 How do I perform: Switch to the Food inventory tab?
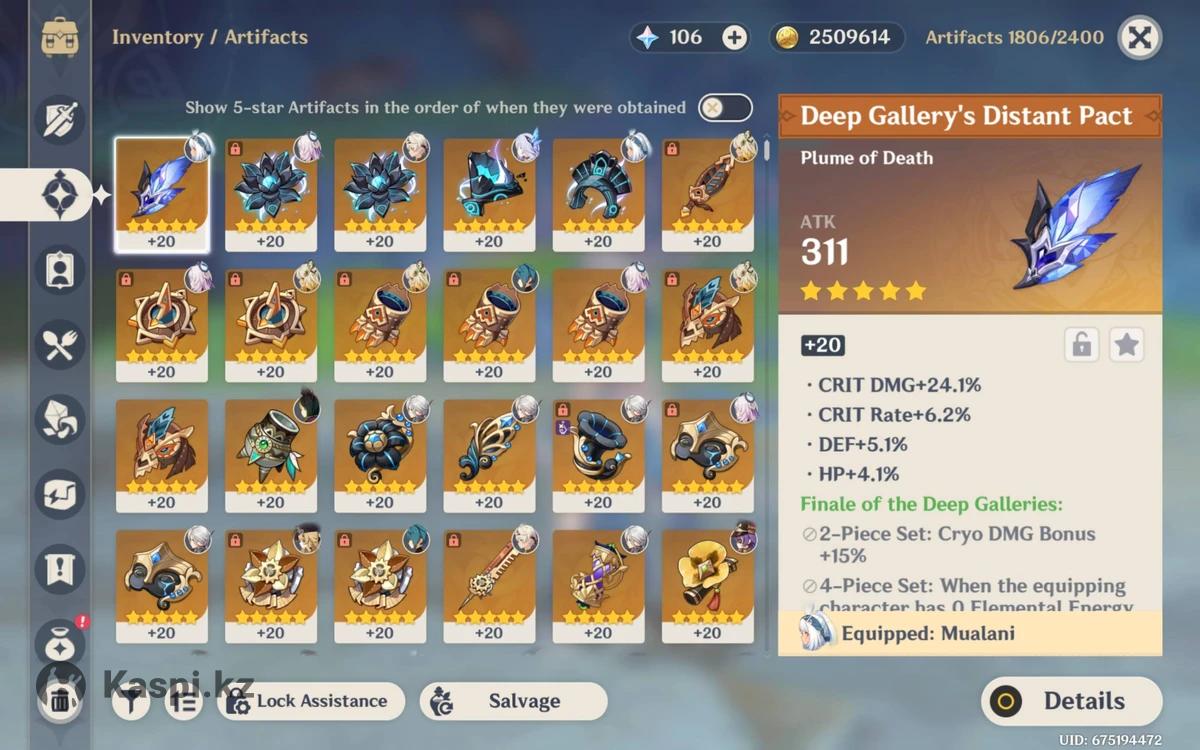(x=60, y=344)
